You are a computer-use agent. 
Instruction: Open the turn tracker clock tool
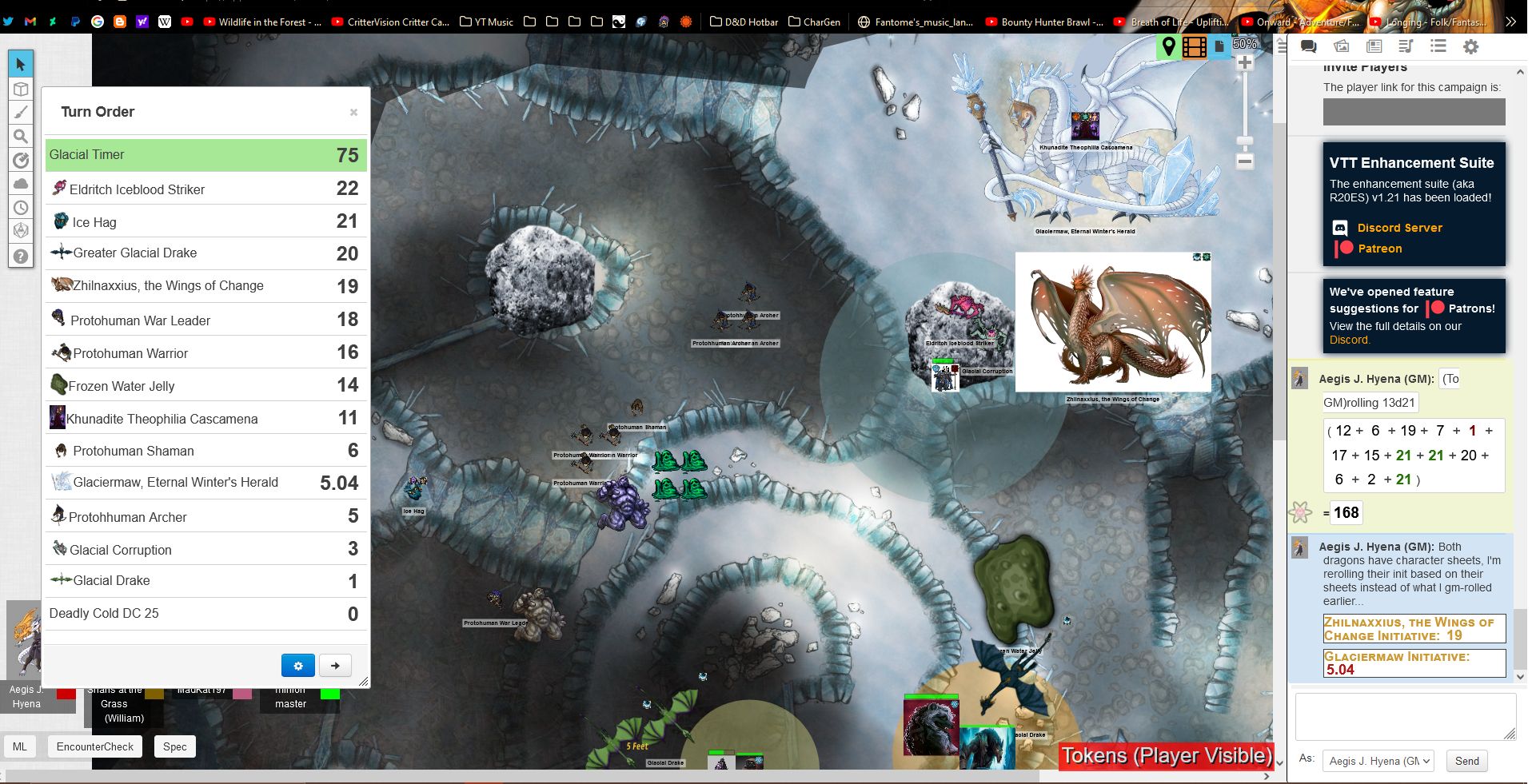[22, 208]
